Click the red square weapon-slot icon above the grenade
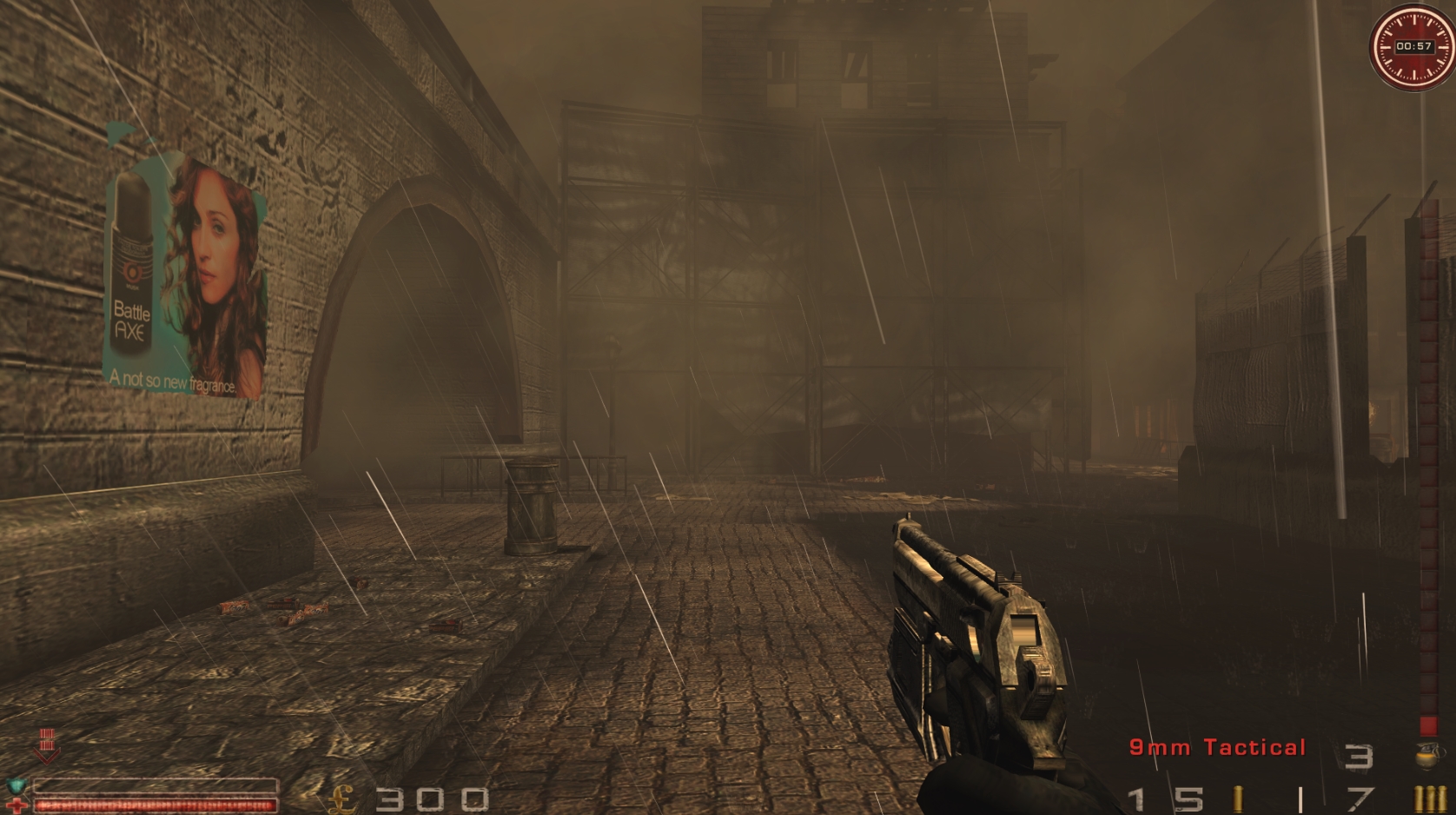The height and width of the screenshot is (815, 1456). click(x=1428, y=726)
